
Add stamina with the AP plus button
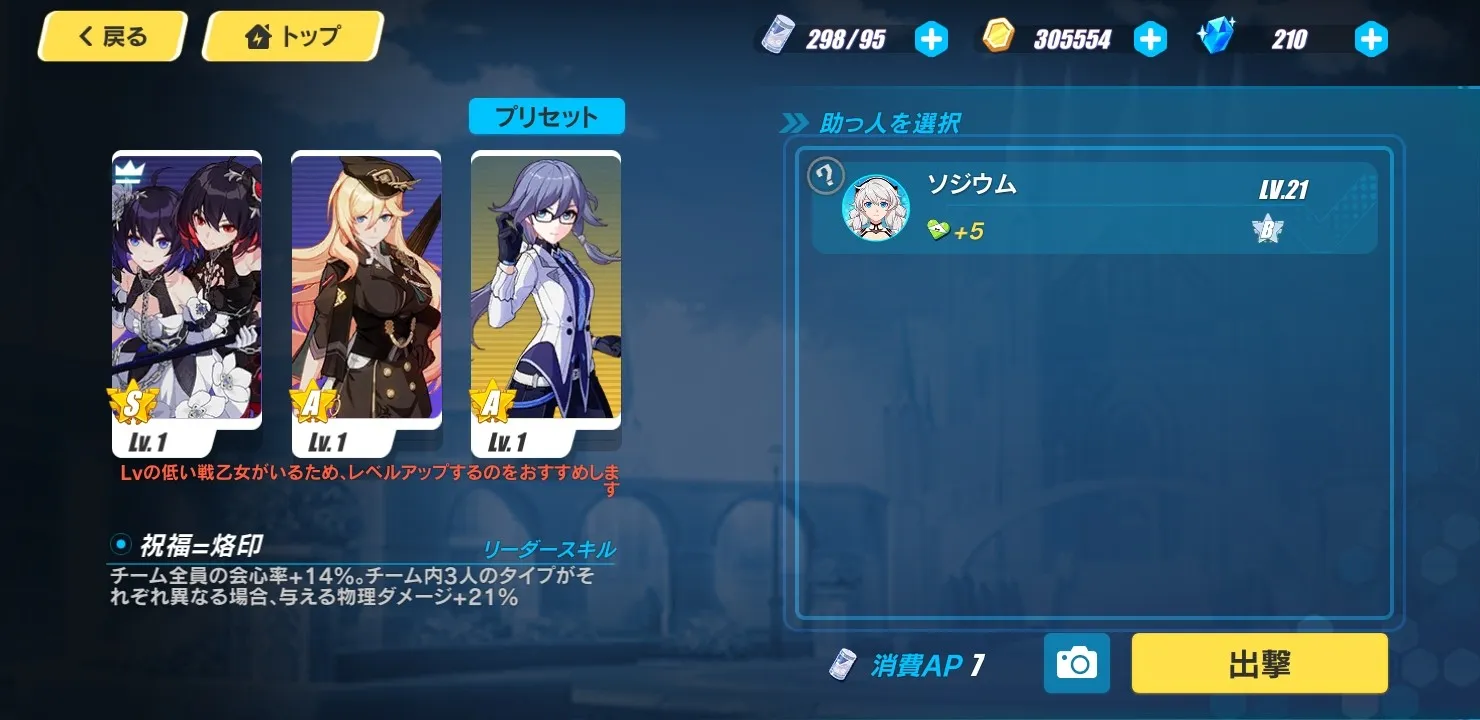[931, 39]
